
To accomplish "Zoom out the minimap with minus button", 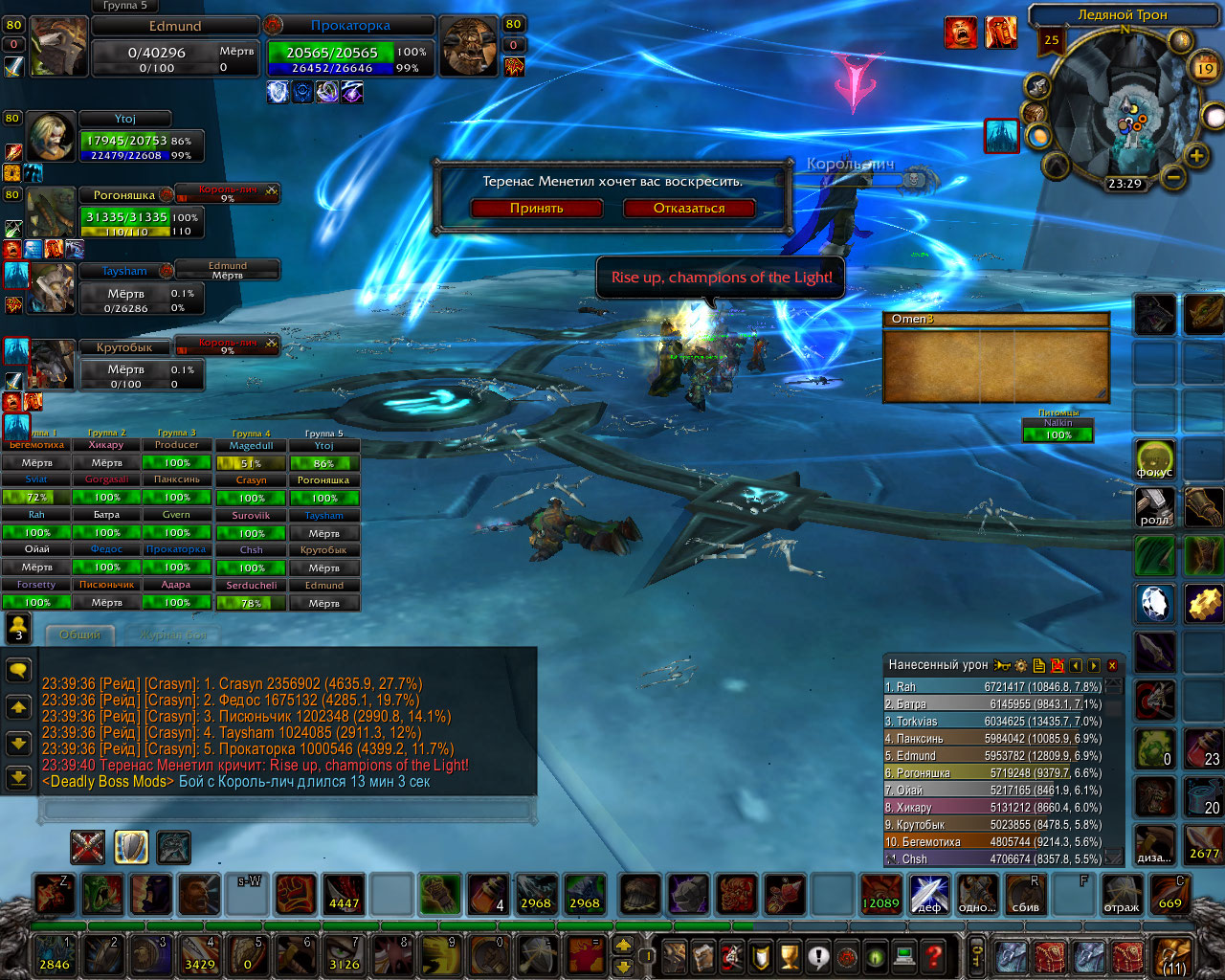I will pyautogui.click(x=1173, y=177).
